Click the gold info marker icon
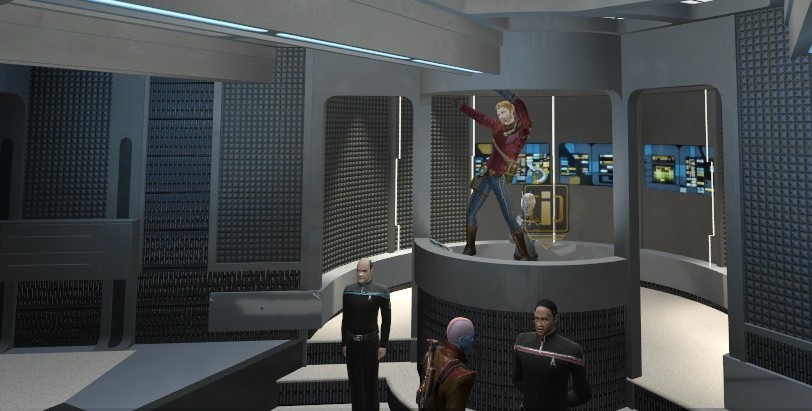This screenshot has width=812, height=411. [546, 209]
